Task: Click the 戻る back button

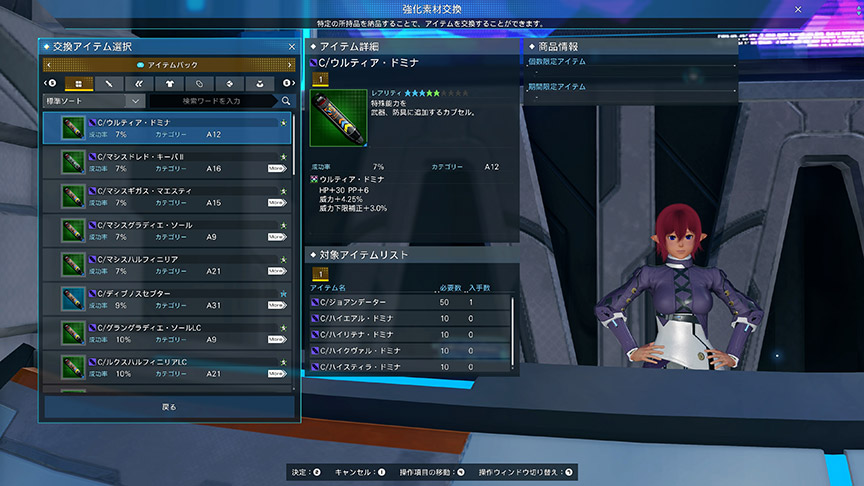Action: 169,407
